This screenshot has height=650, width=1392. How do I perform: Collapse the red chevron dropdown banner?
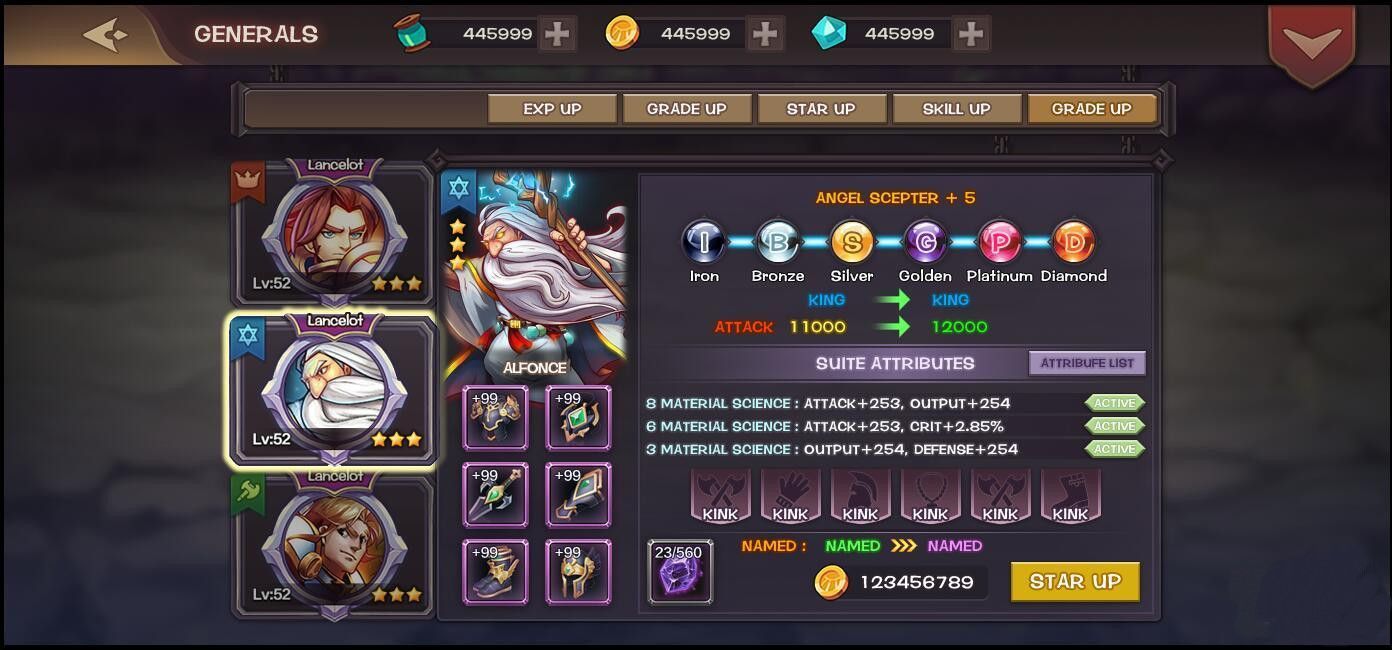(1312, 42)
